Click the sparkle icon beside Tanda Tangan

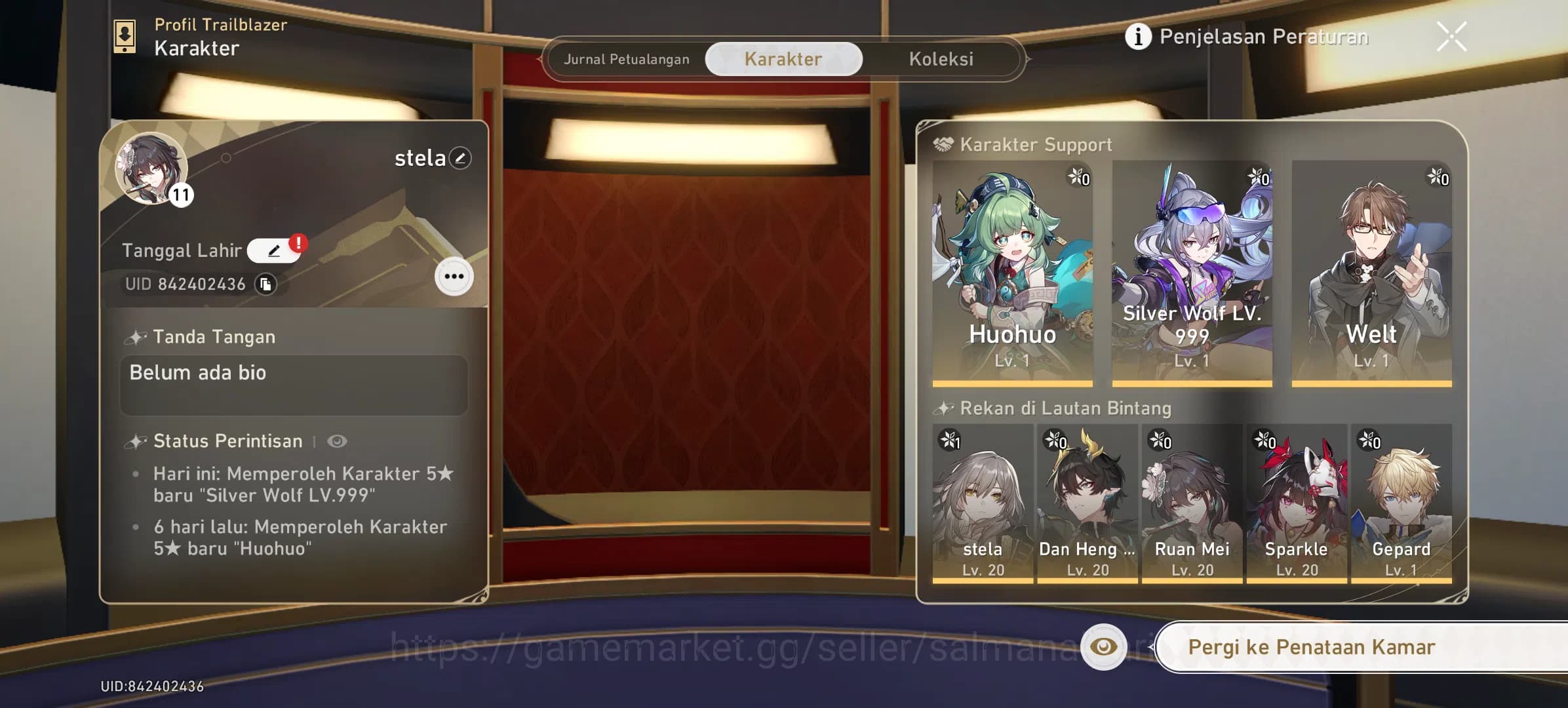136,336
